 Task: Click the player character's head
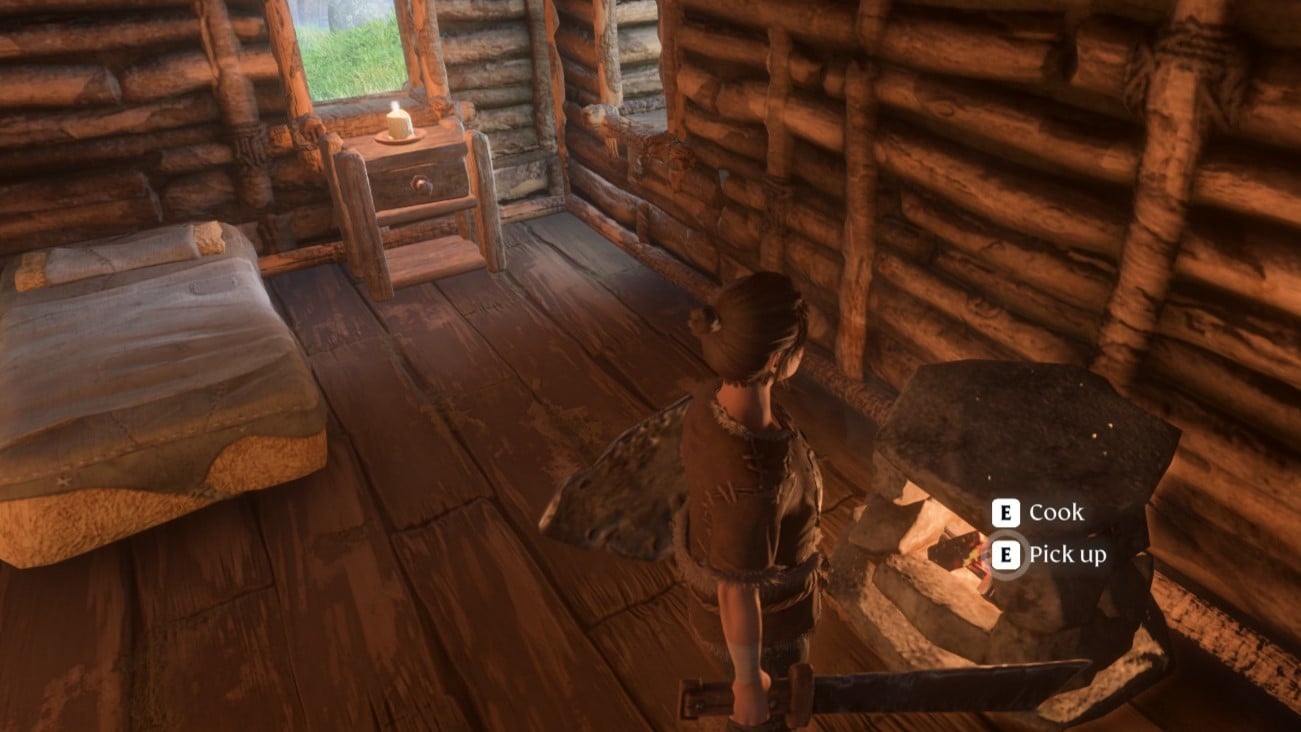coord(755,325)
